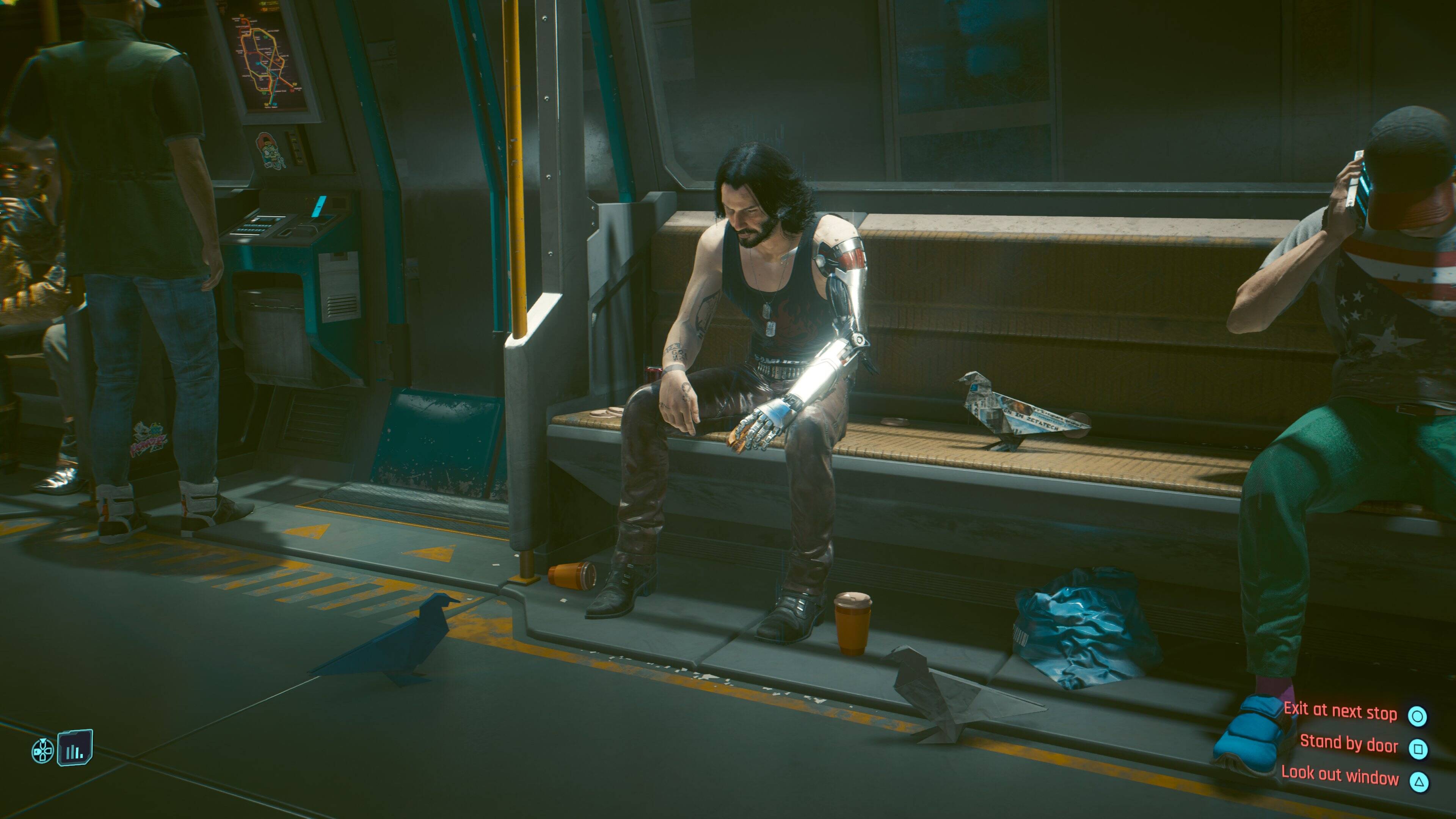Viewport: 1456px width, 819px height.
Task: Open the radio equalizer bars icon
Action: tap(75, 748)
